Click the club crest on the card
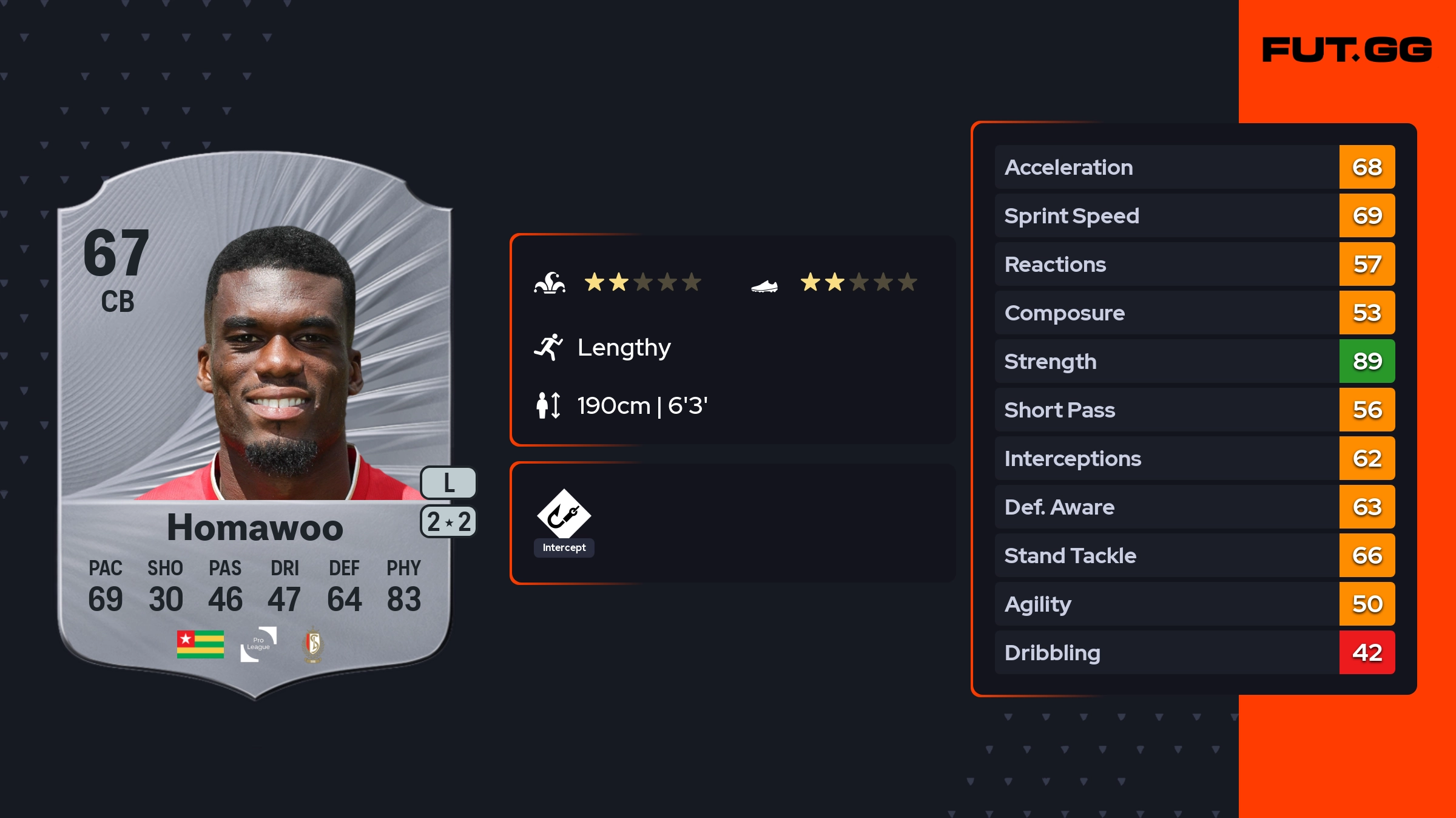The width and height of the screenshot is (1456, 818). click(313, 644)
